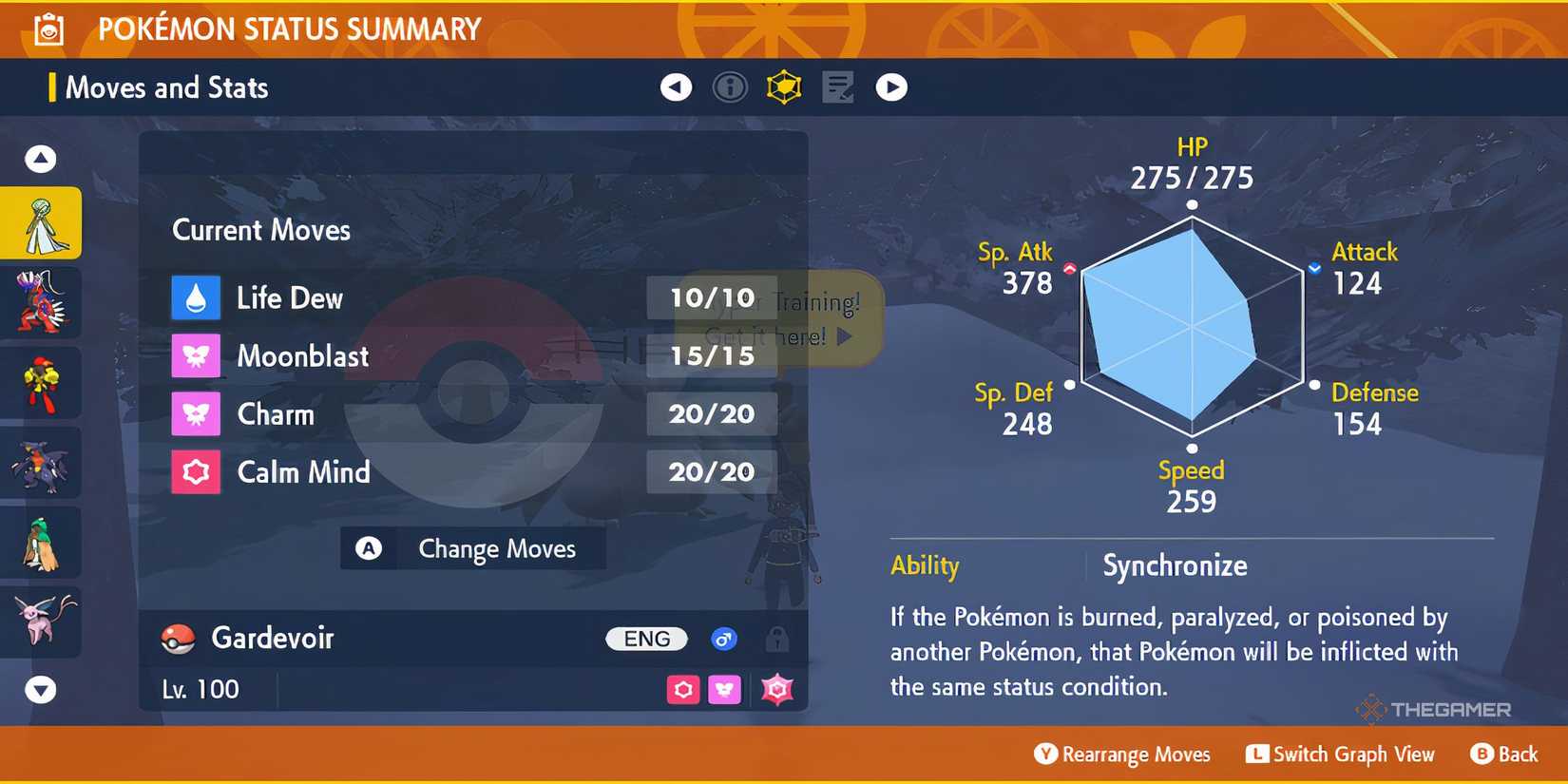Click the Tera Type crystal icon near Gardevoir

[x=777, y=689]
